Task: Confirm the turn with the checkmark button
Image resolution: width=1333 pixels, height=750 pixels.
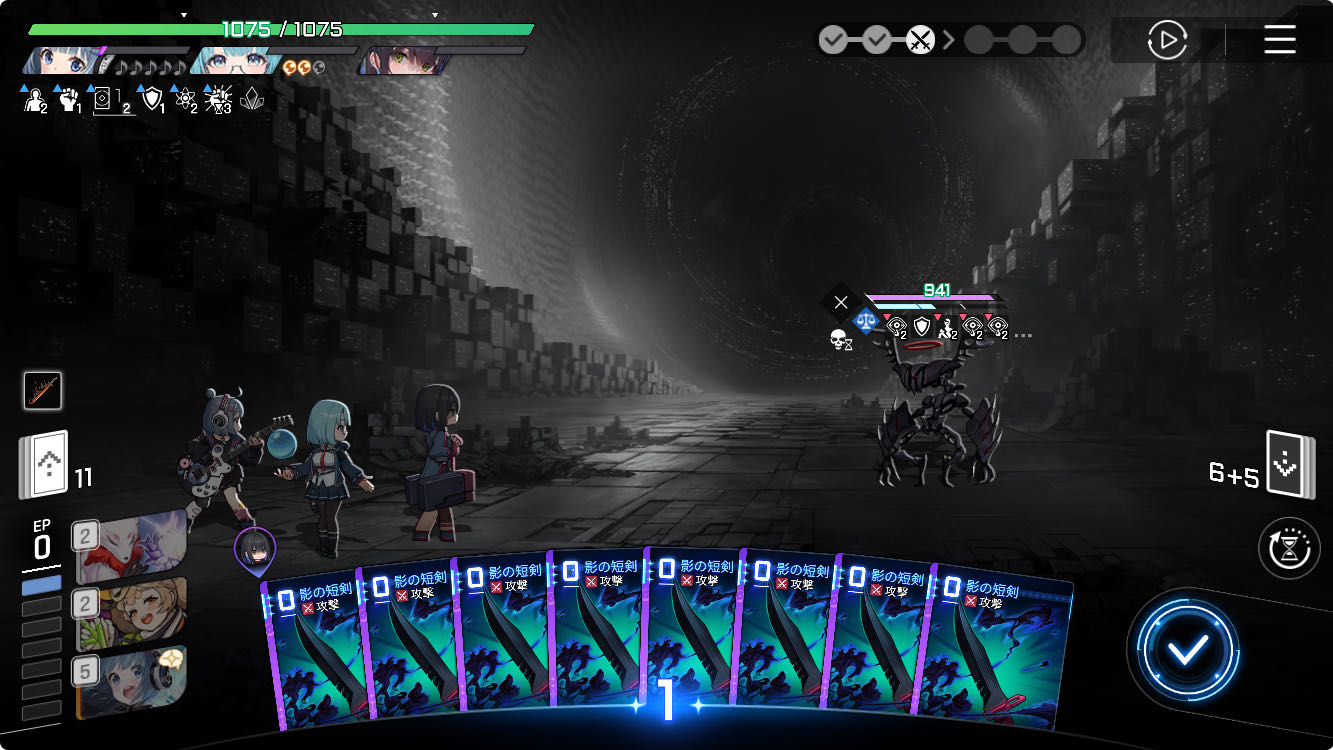Action: coord(1188,651)
